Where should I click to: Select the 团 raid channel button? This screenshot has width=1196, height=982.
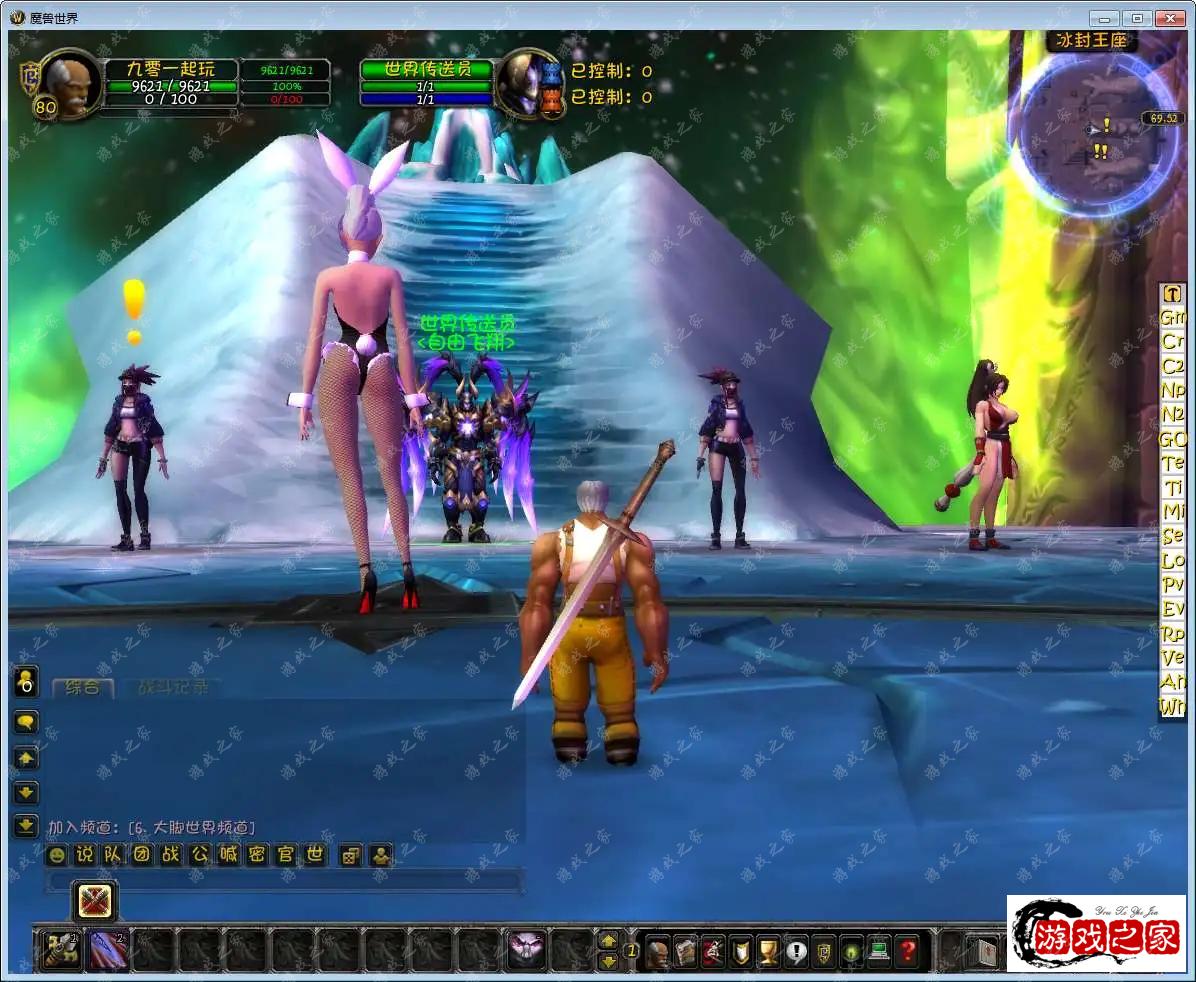[x=143, y=855]
